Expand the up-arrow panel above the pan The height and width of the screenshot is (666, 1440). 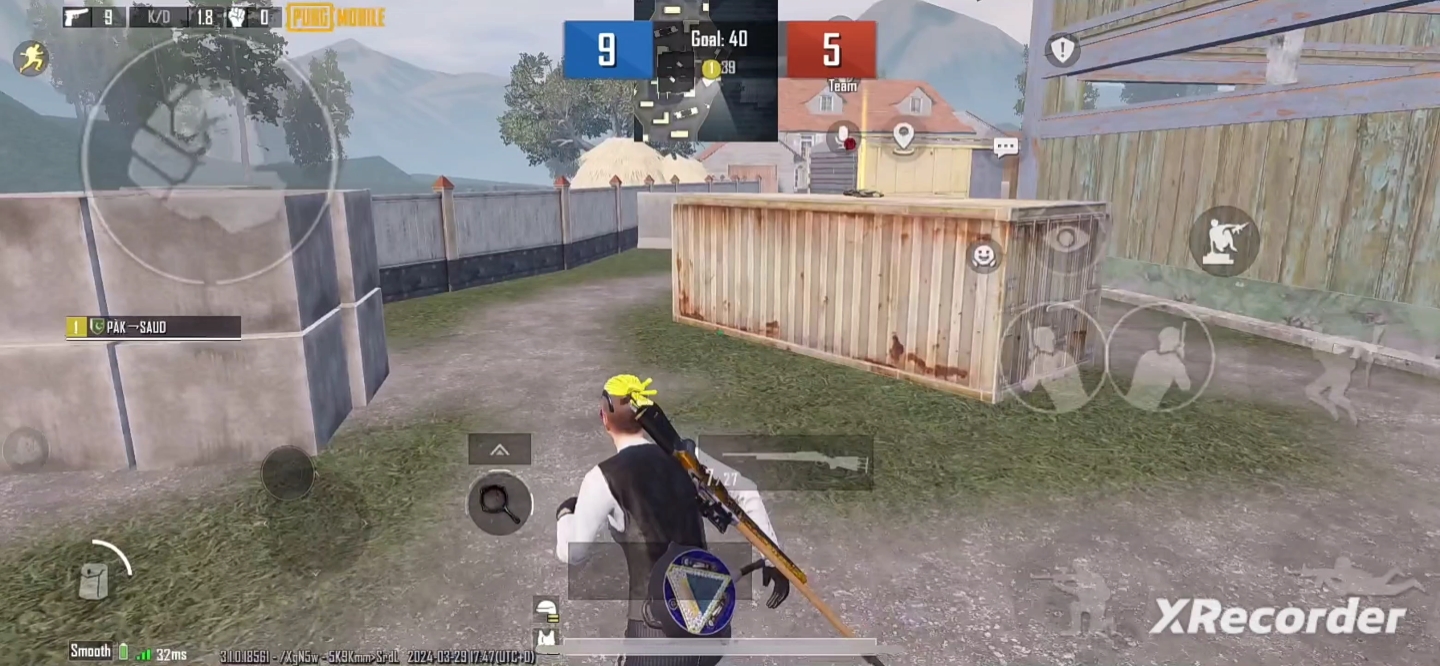click(x=499, y=449)
